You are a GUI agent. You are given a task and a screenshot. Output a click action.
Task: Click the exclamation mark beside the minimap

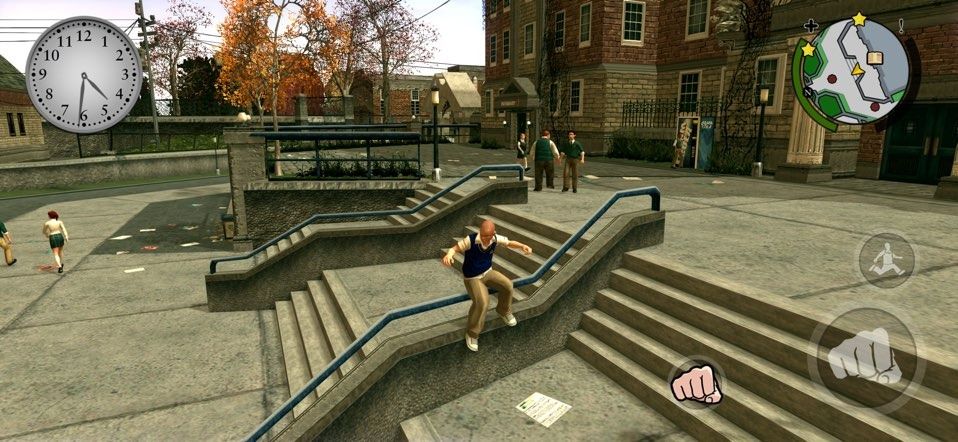click(901, 26)
